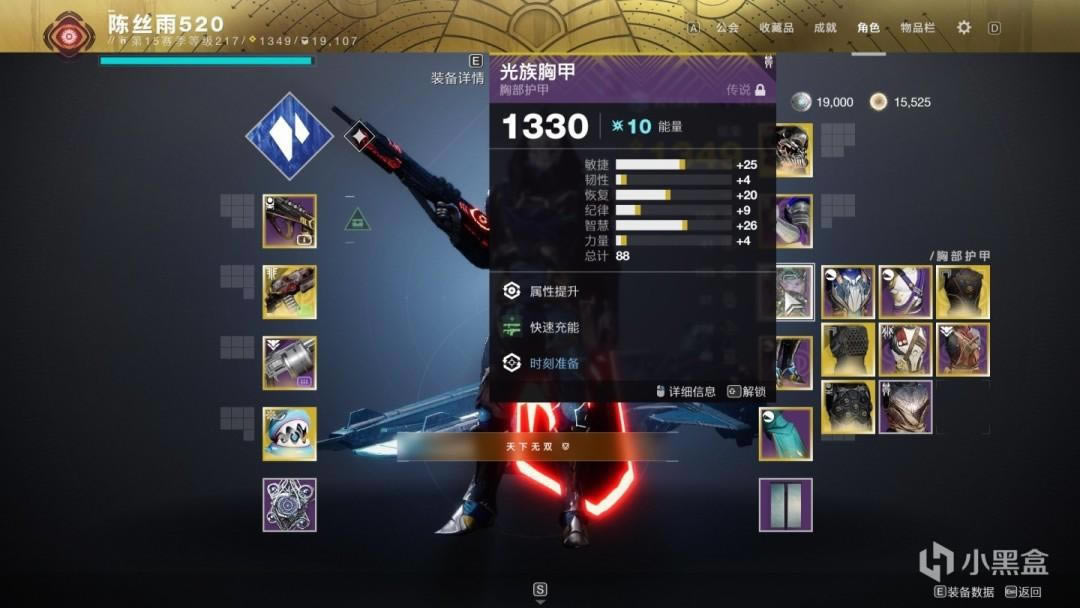1080x608 pixels.
Task: Pick the teal class item slot
Action: pos(785,433)
